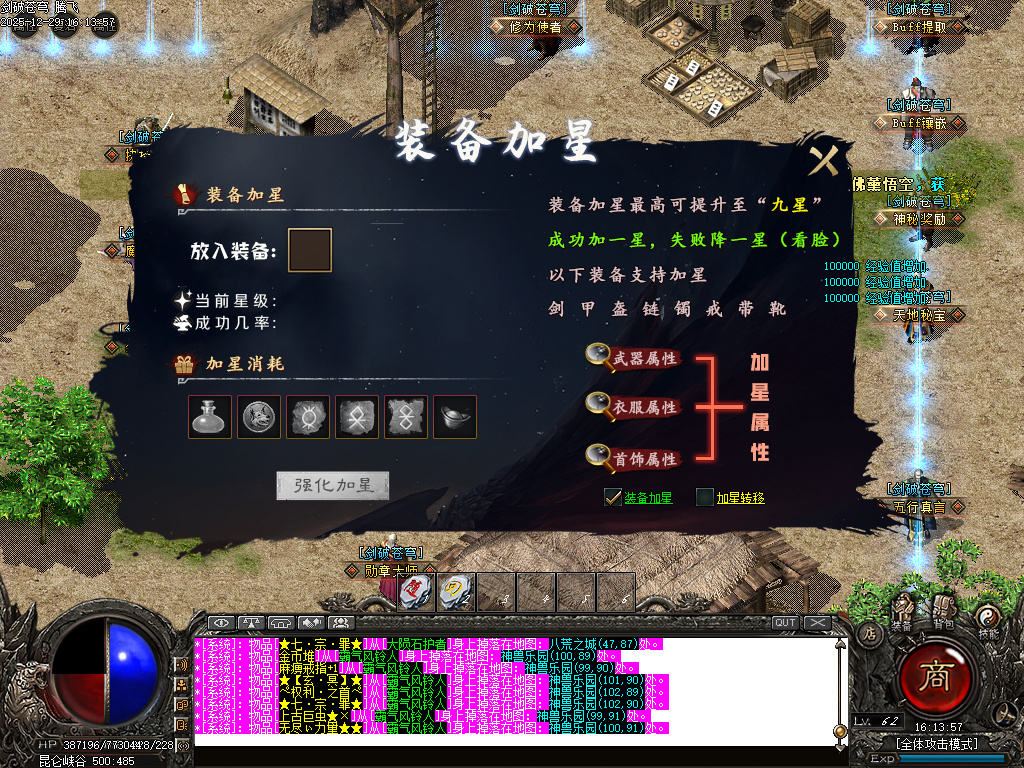View 首饰属性 jewelry star attributes
Image resolution: width=1024 pixels, height=768 pixels.
tap(633, 459)
